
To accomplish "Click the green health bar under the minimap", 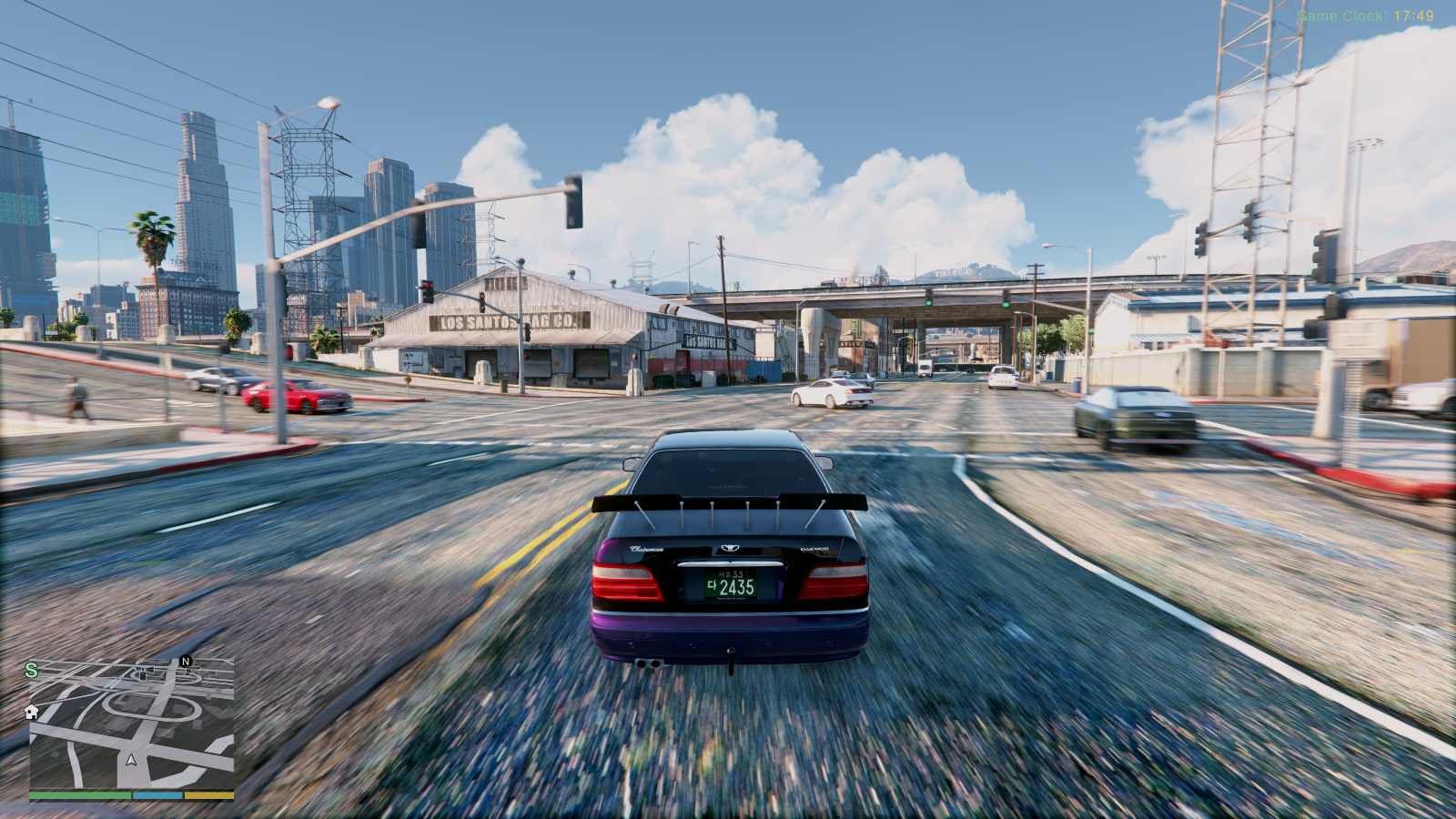I will coord(79,794).
